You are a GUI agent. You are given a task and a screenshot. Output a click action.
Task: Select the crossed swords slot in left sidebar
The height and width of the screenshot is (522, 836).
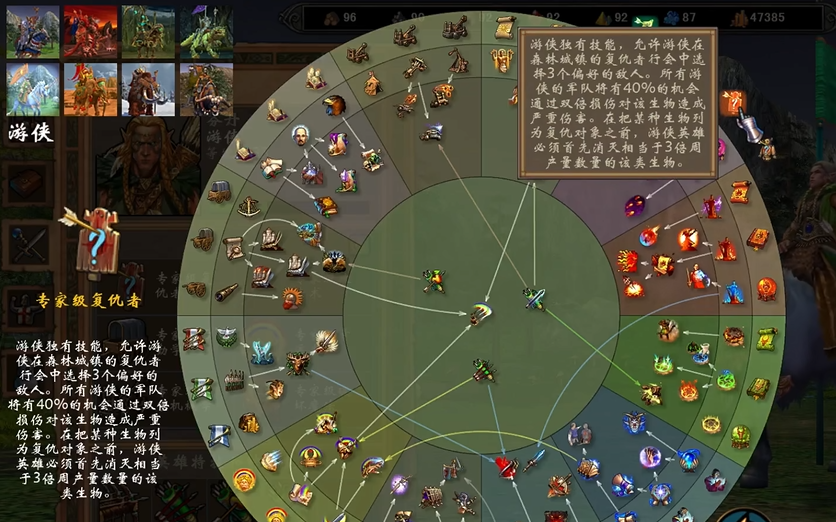[26, 243]
